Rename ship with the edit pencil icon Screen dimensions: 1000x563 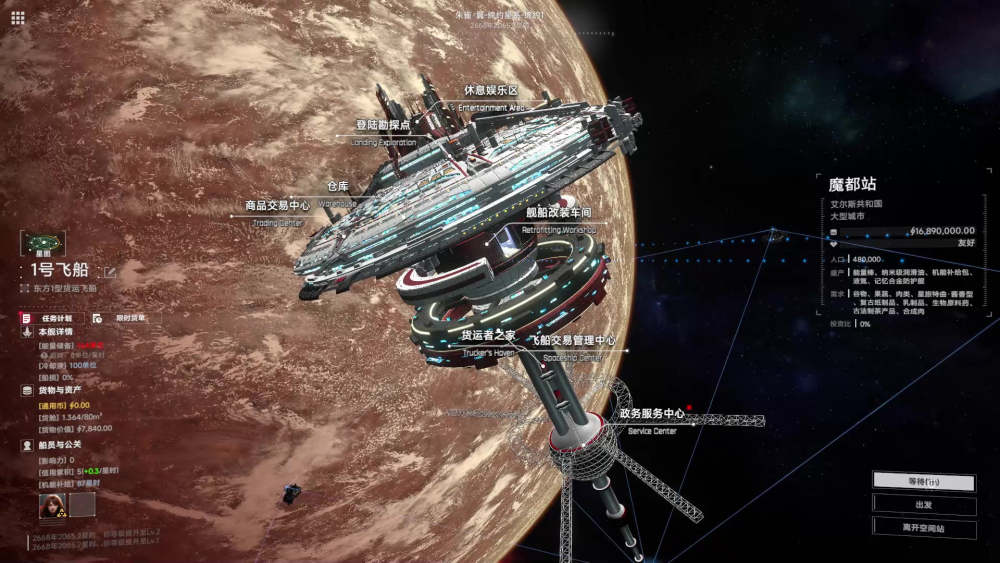pos(110,270)
